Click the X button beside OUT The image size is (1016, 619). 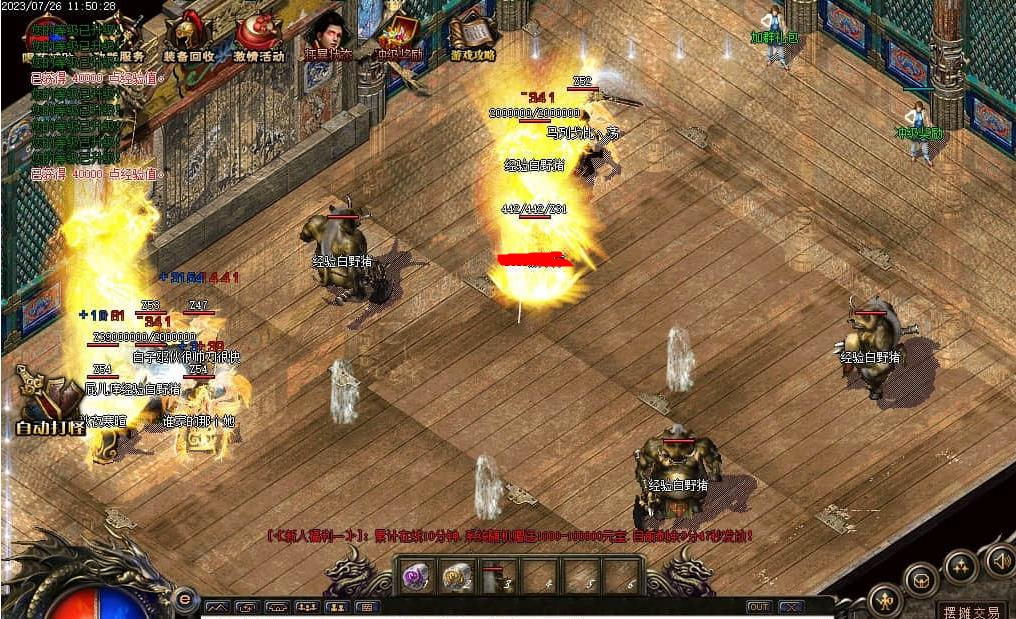click(x=791, y=607)
